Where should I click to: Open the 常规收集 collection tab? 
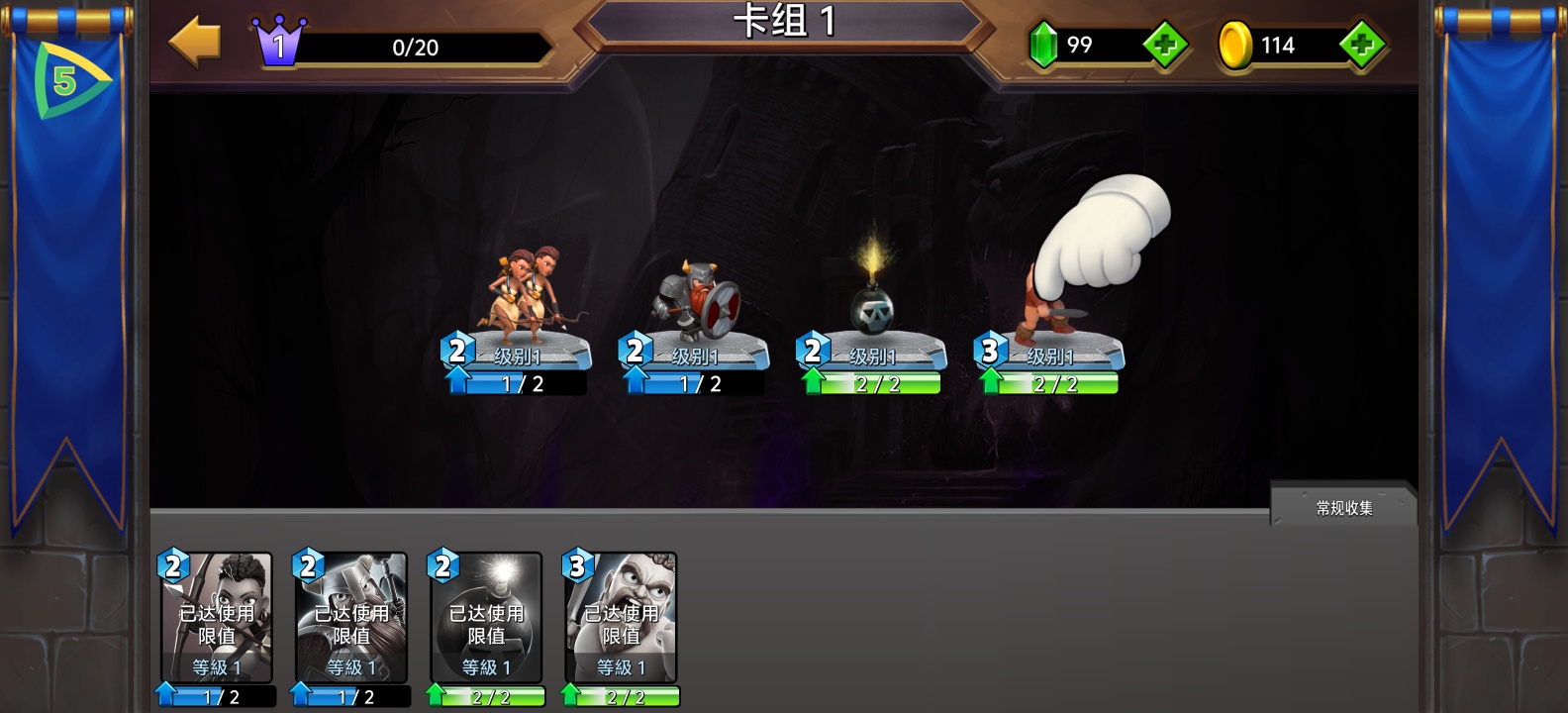1343,507
